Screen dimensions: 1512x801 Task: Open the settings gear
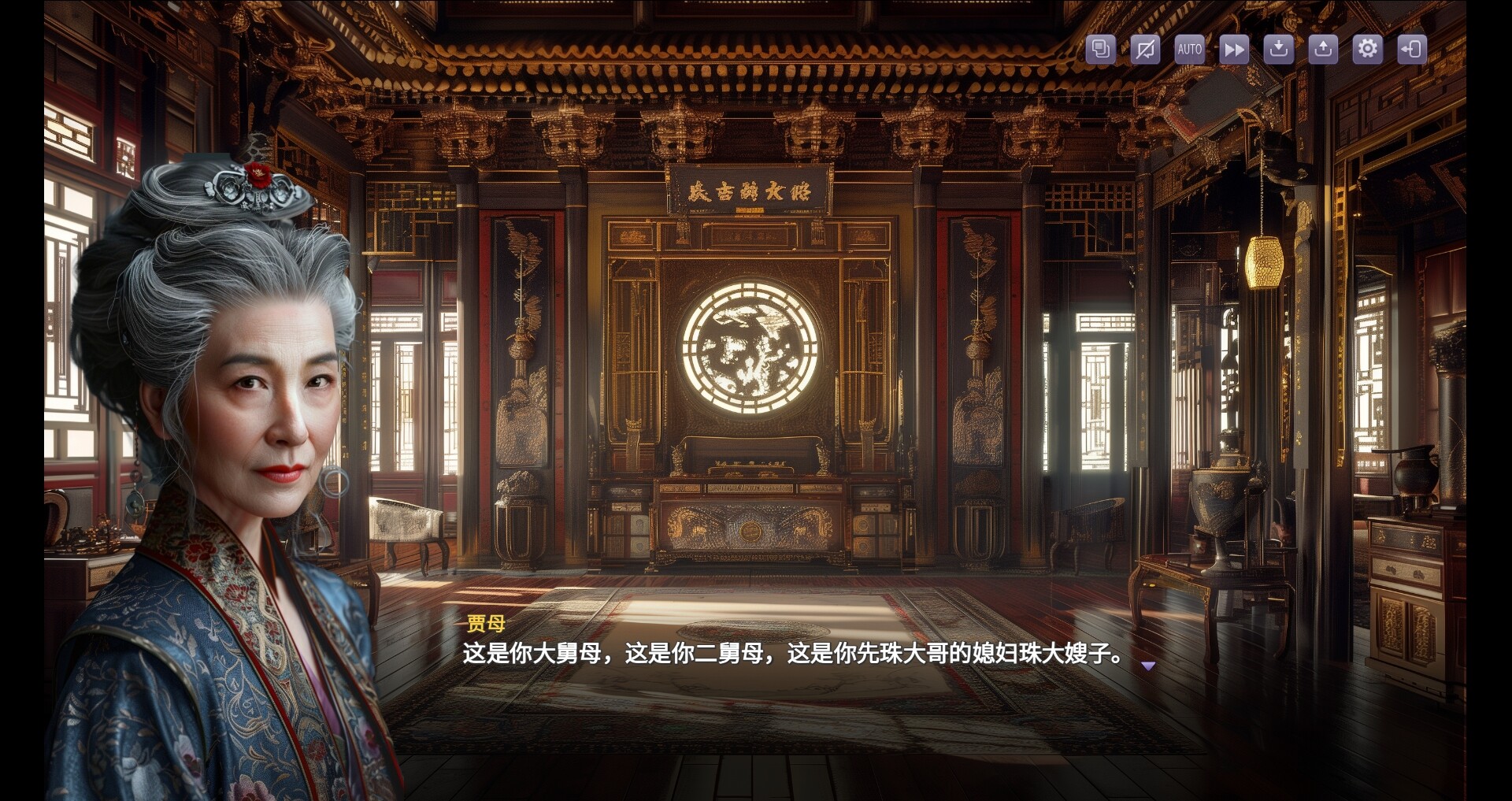tap(1368, 49)
